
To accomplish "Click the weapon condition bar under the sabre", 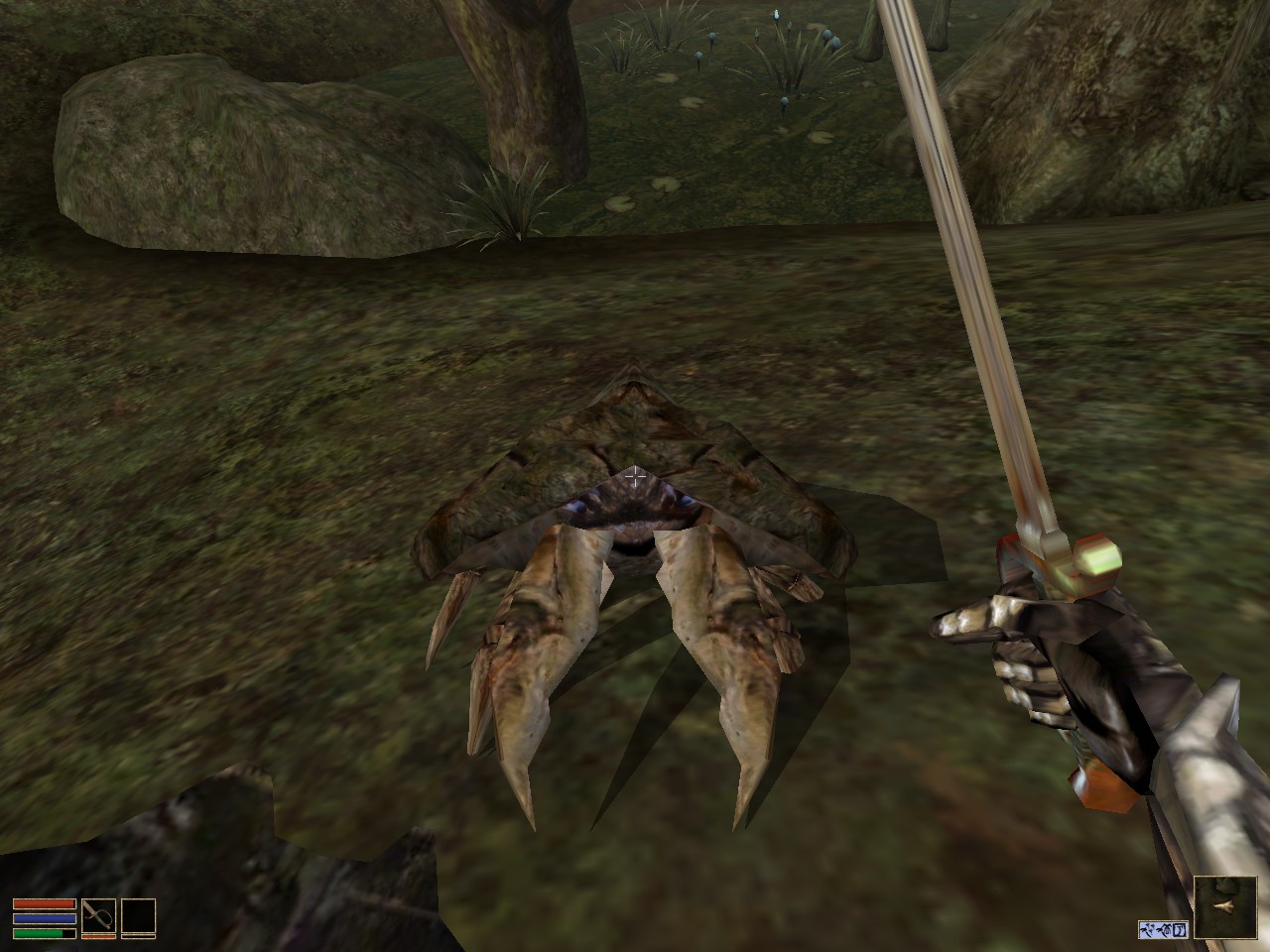I will [x=99, y=936].
